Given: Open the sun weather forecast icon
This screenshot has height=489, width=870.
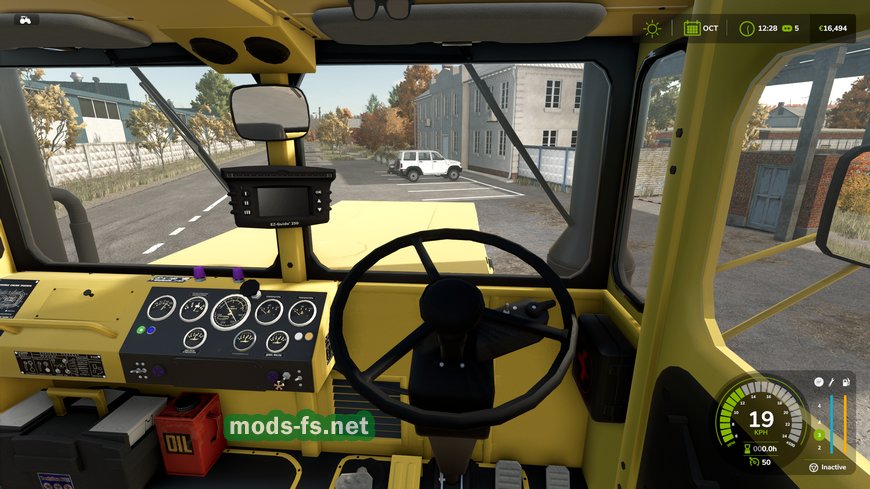Looking at the screenshot, I should [x=652, y=28].
